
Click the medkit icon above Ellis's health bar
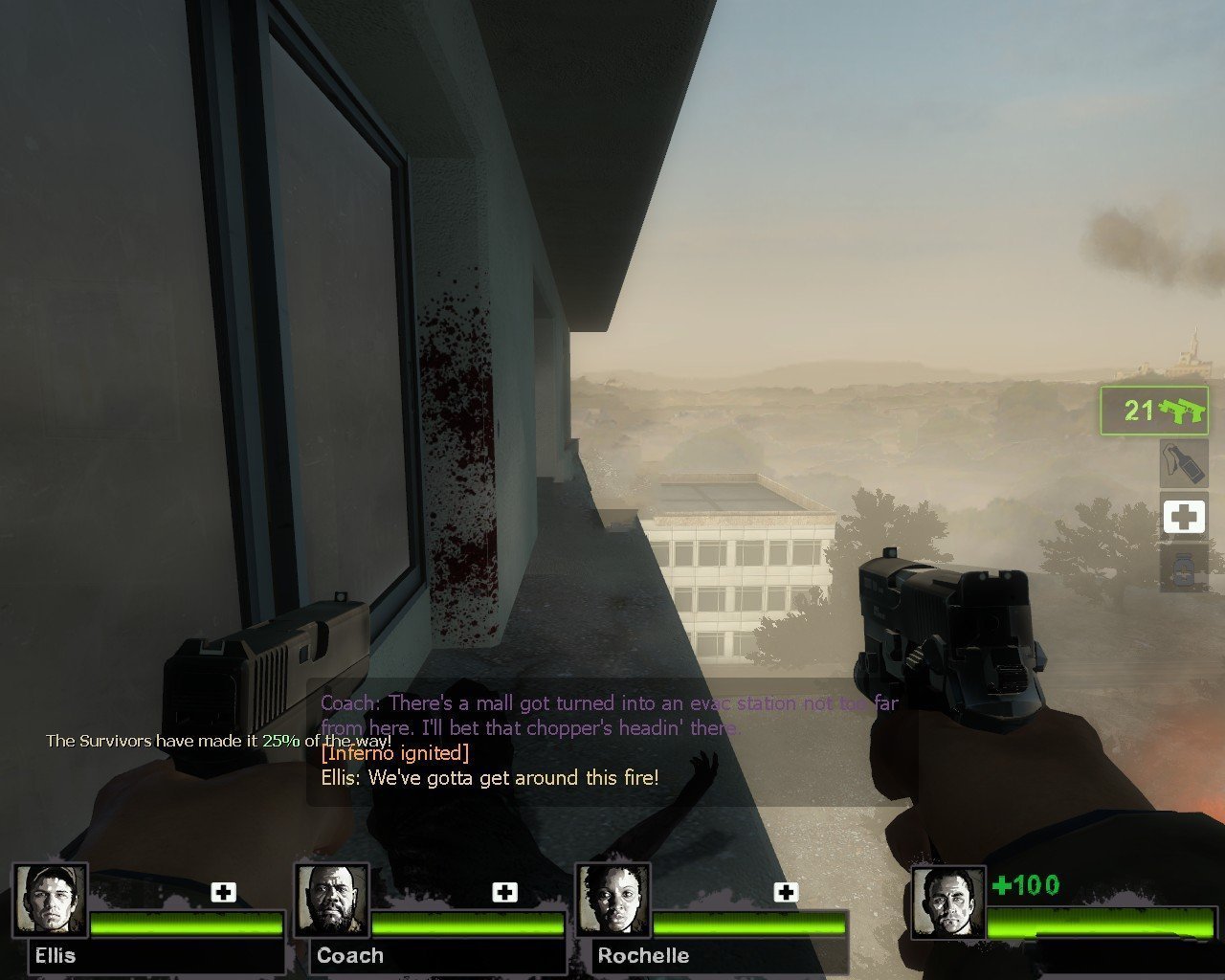[x=224, y=892]
